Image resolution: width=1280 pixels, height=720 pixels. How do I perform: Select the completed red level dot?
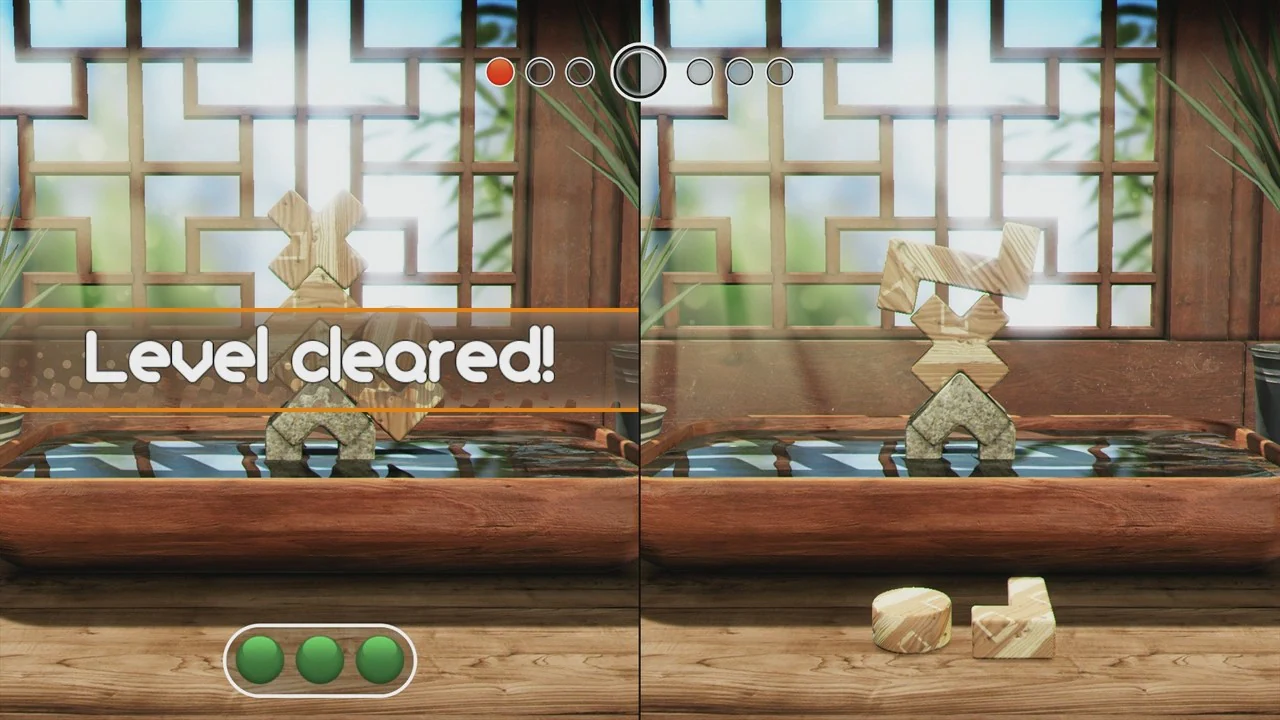click(x=499, y=71)
